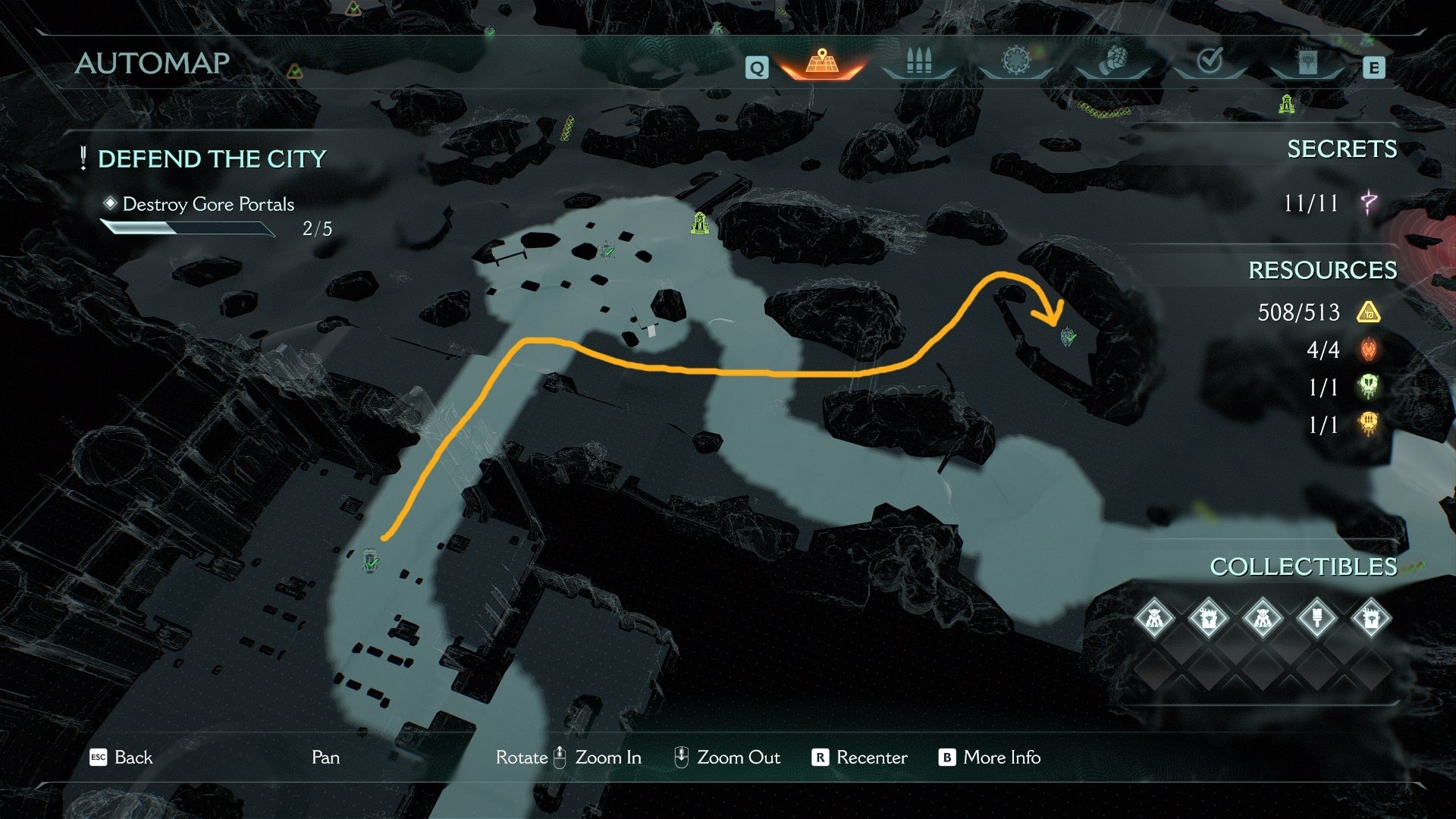Recenter the automap view
The width and height of the screenshot is (1456, 819).
point(860,758)
